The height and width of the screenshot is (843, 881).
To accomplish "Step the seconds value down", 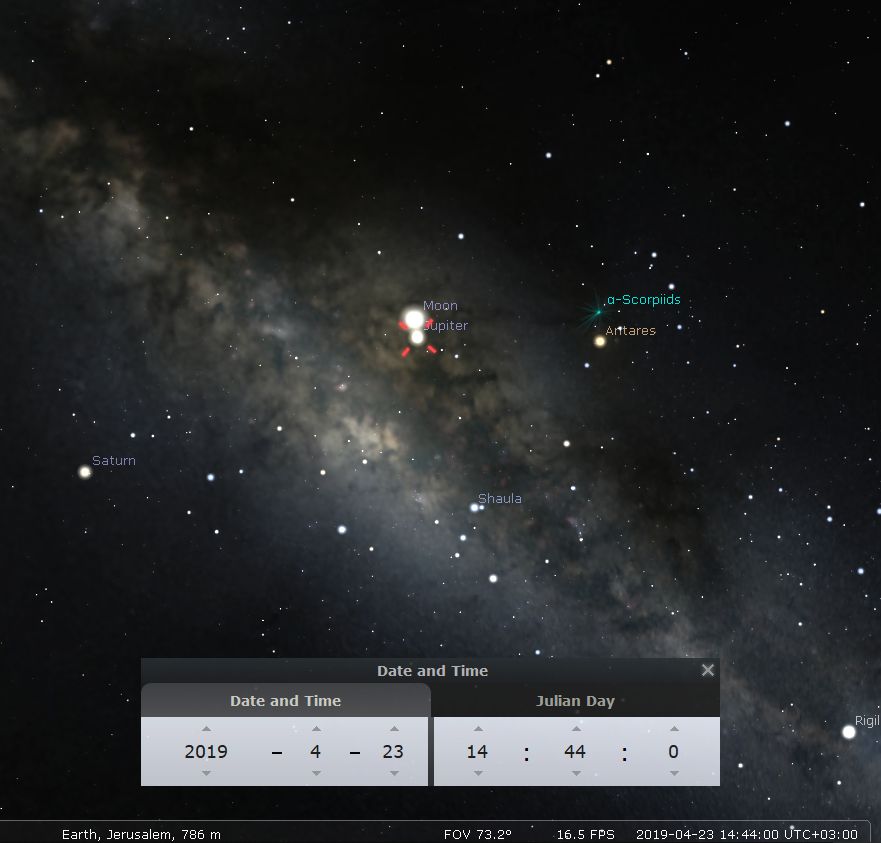I will (x=674, y=773).
